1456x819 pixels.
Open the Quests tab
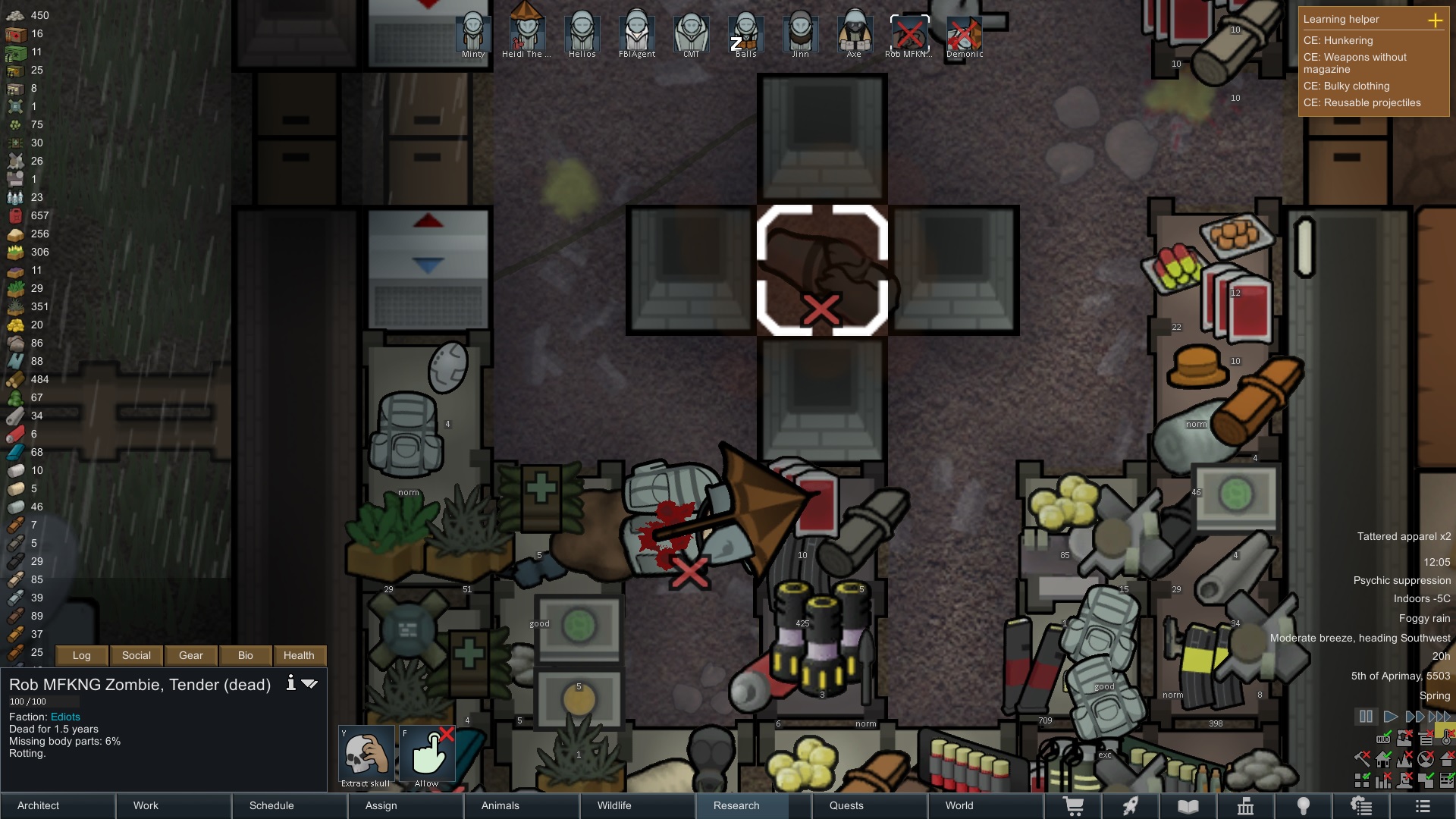(847, 806)
